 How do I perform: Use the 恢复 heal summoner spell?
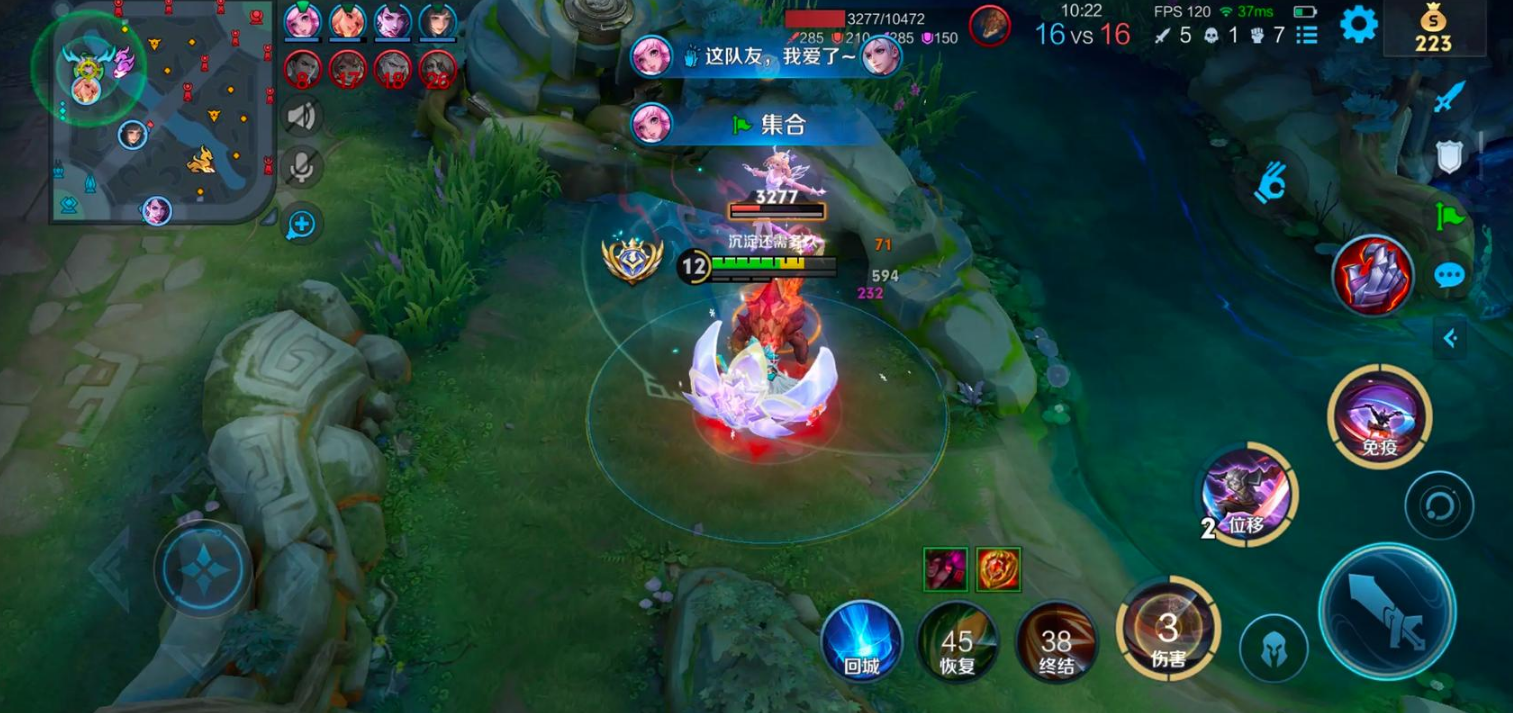coord(957,642)
